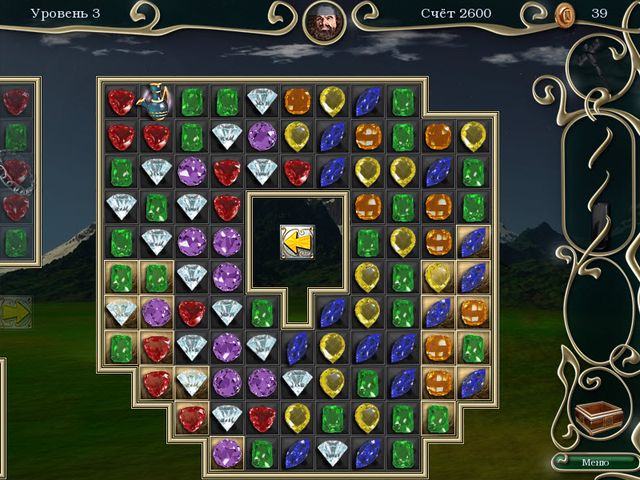The width and height of the screenshot is (640, 480).
Task: Pick the orange gem in the top row
Action: click(x=297, y=101)
